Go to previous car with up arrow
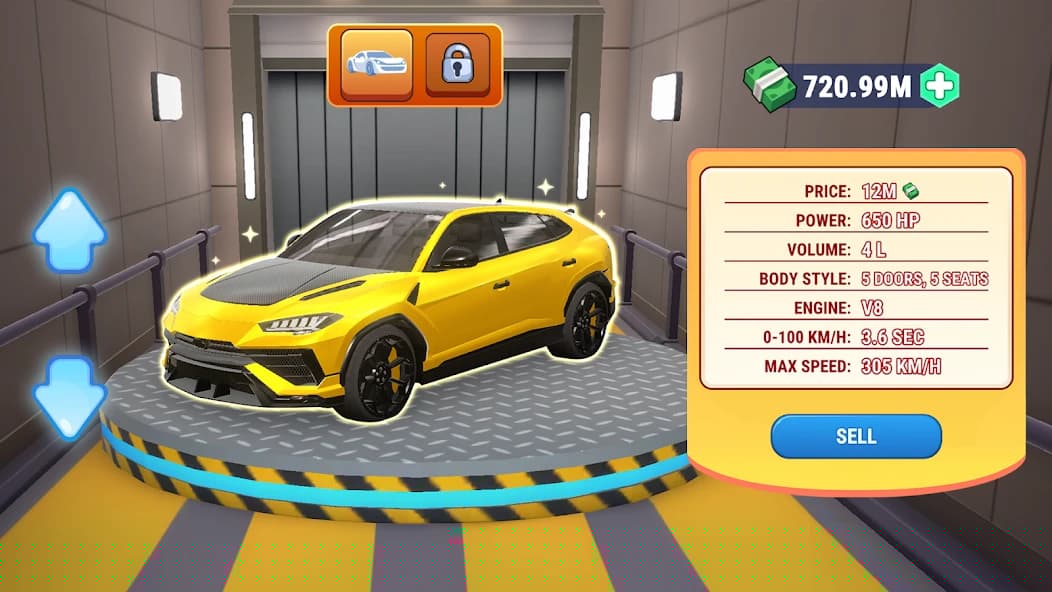Image resolution: width=1052 pixels, height=592 pixels. pyautogui.click(x=69, y=231)
